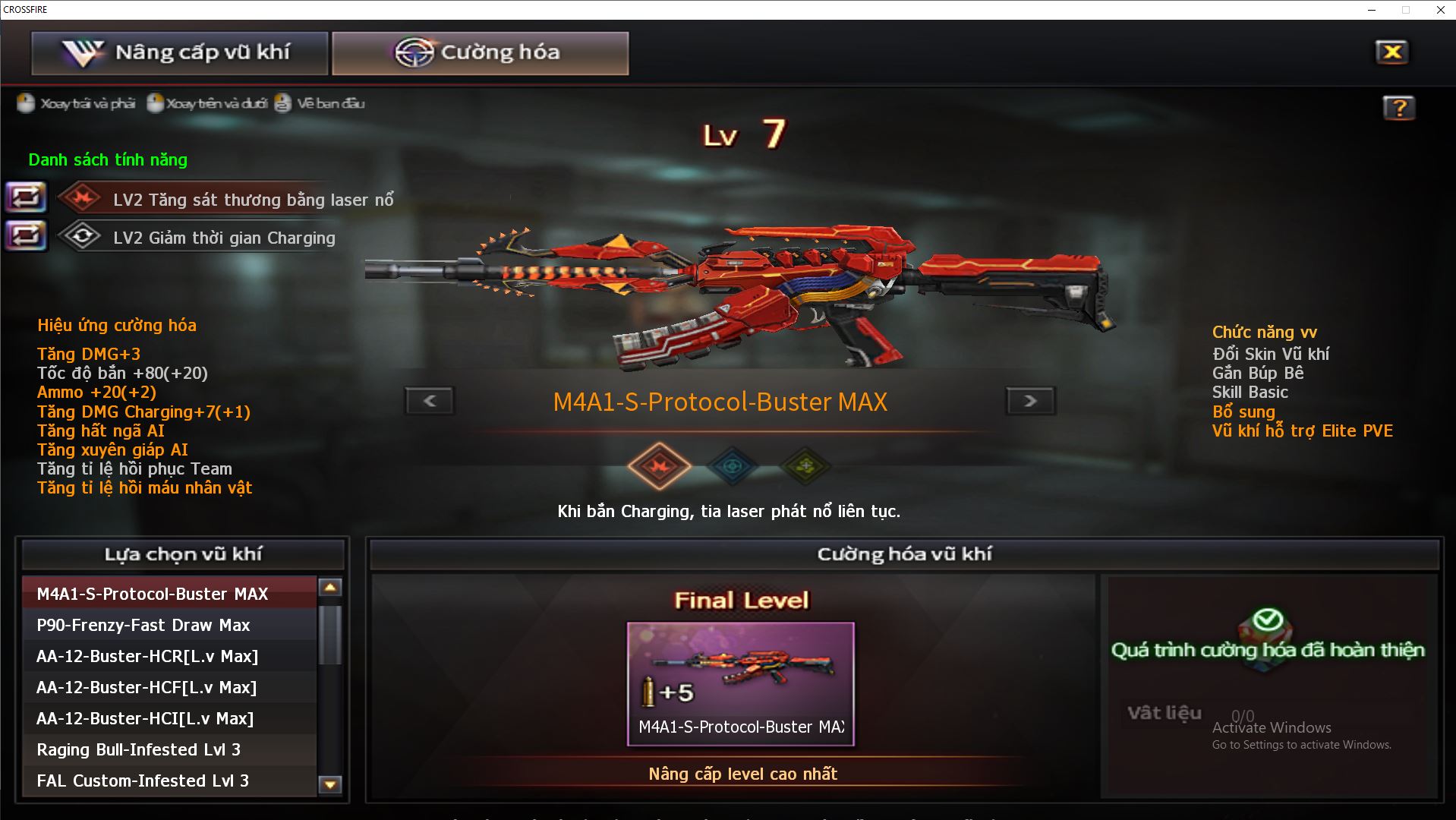Show the next weapon with right arrow
The width and height of the screenshot is (1456, 820).
point(1030,401)
